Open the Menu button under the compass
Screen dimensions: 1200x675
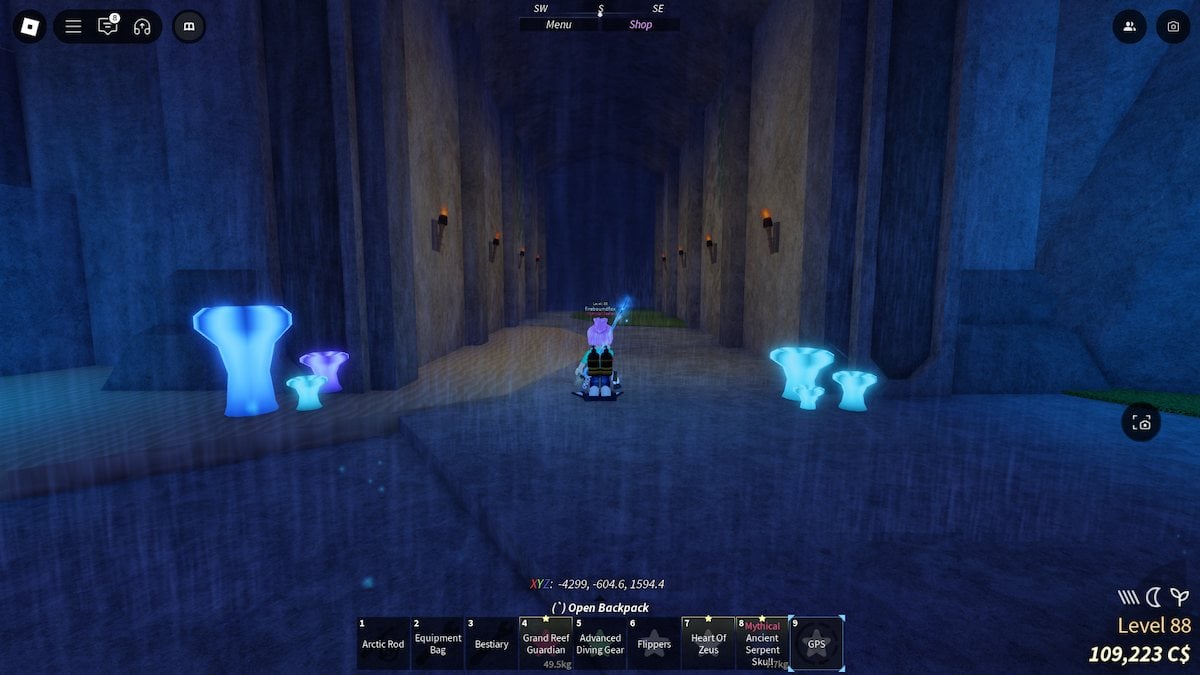click(x=559, y=25)
